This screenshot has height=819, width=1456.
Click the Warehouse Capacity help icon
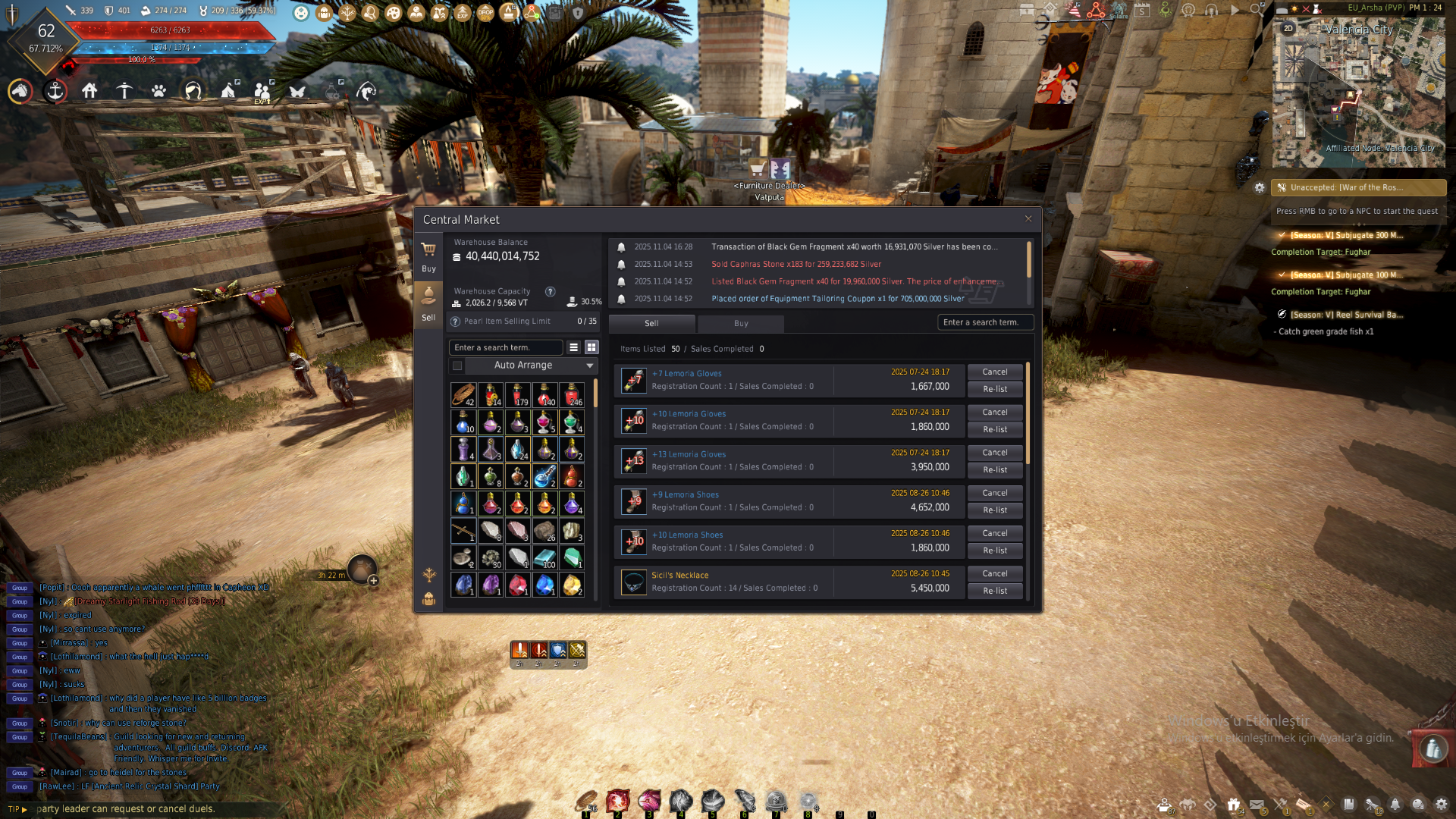[551, 291]
